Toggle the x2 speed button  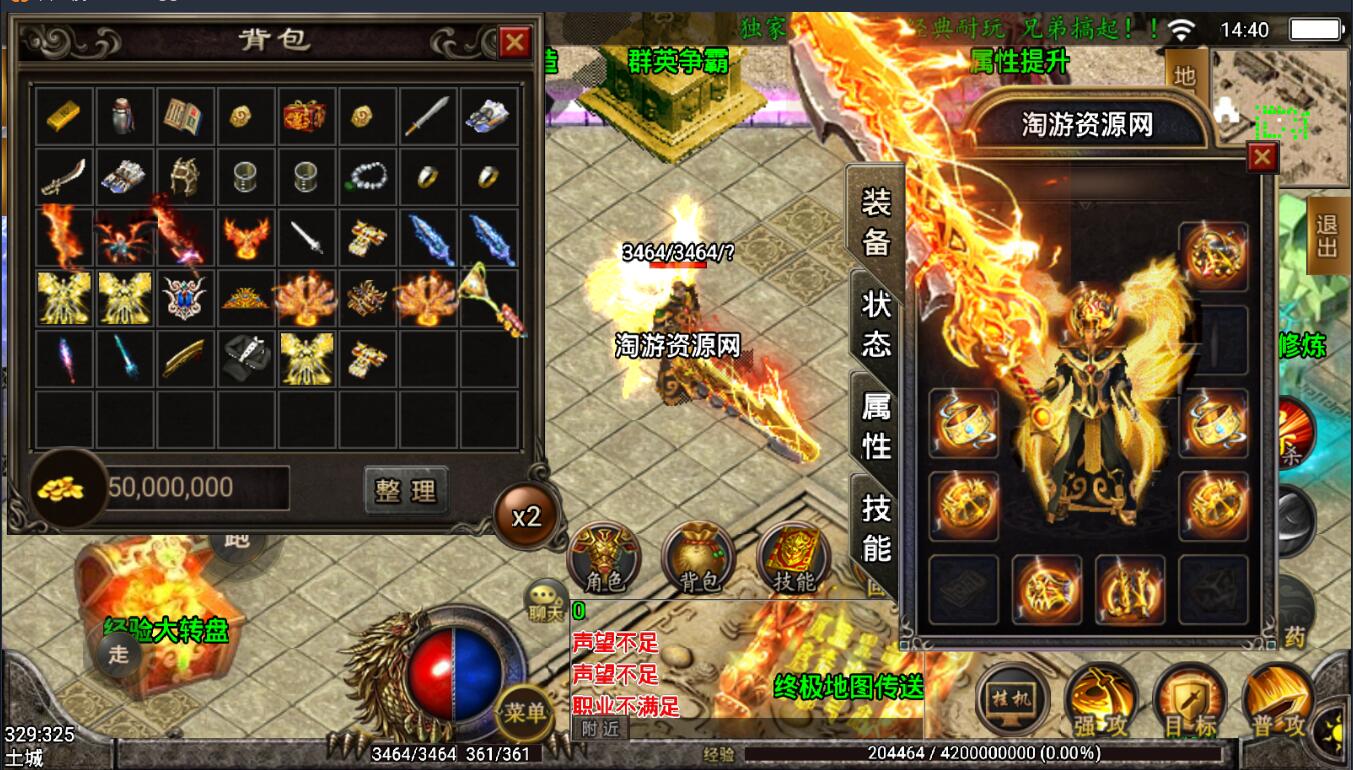[526, 516]
